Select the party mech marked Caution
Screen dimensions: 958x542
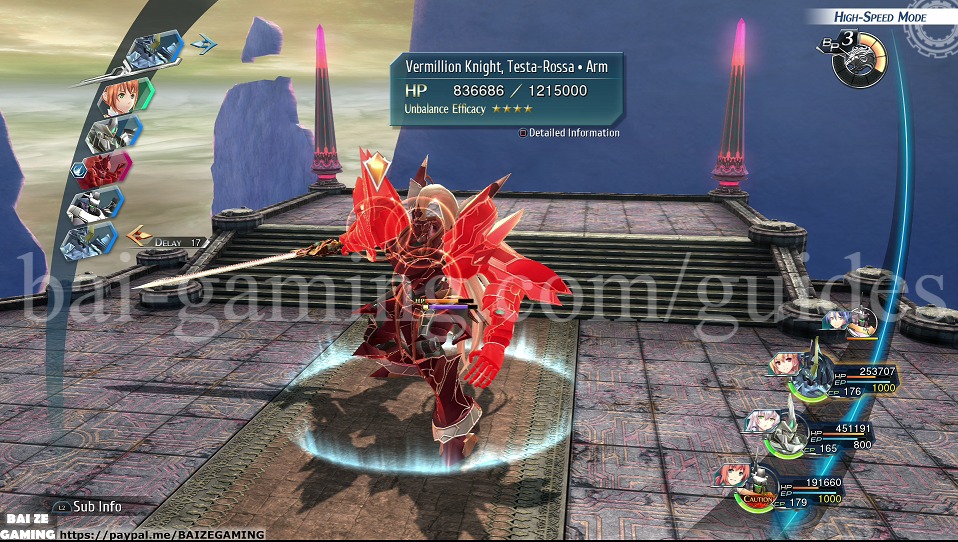(x=756, y=485)
